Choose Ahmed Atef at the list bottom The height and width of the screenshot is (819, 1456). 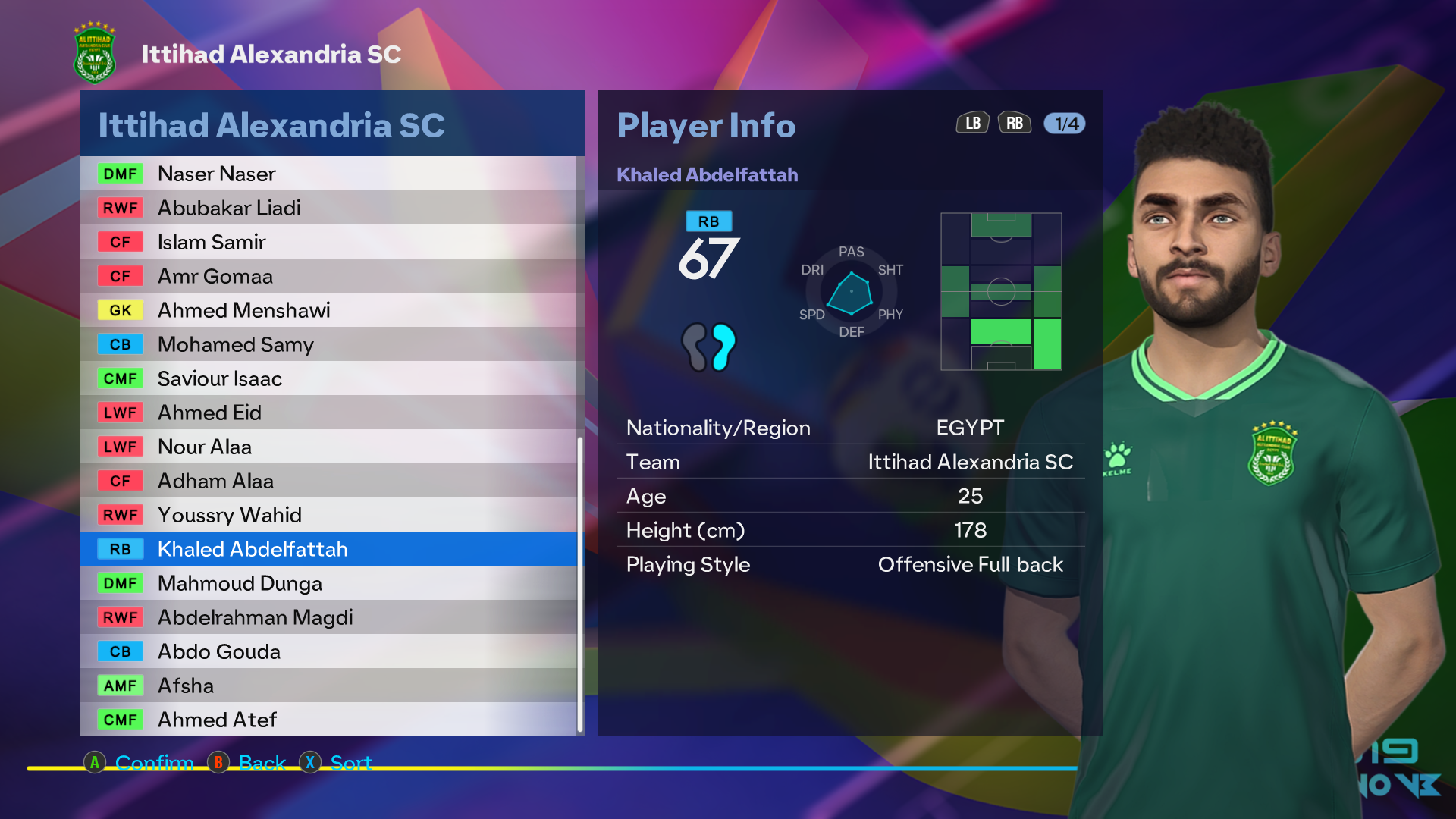[328, 720]
